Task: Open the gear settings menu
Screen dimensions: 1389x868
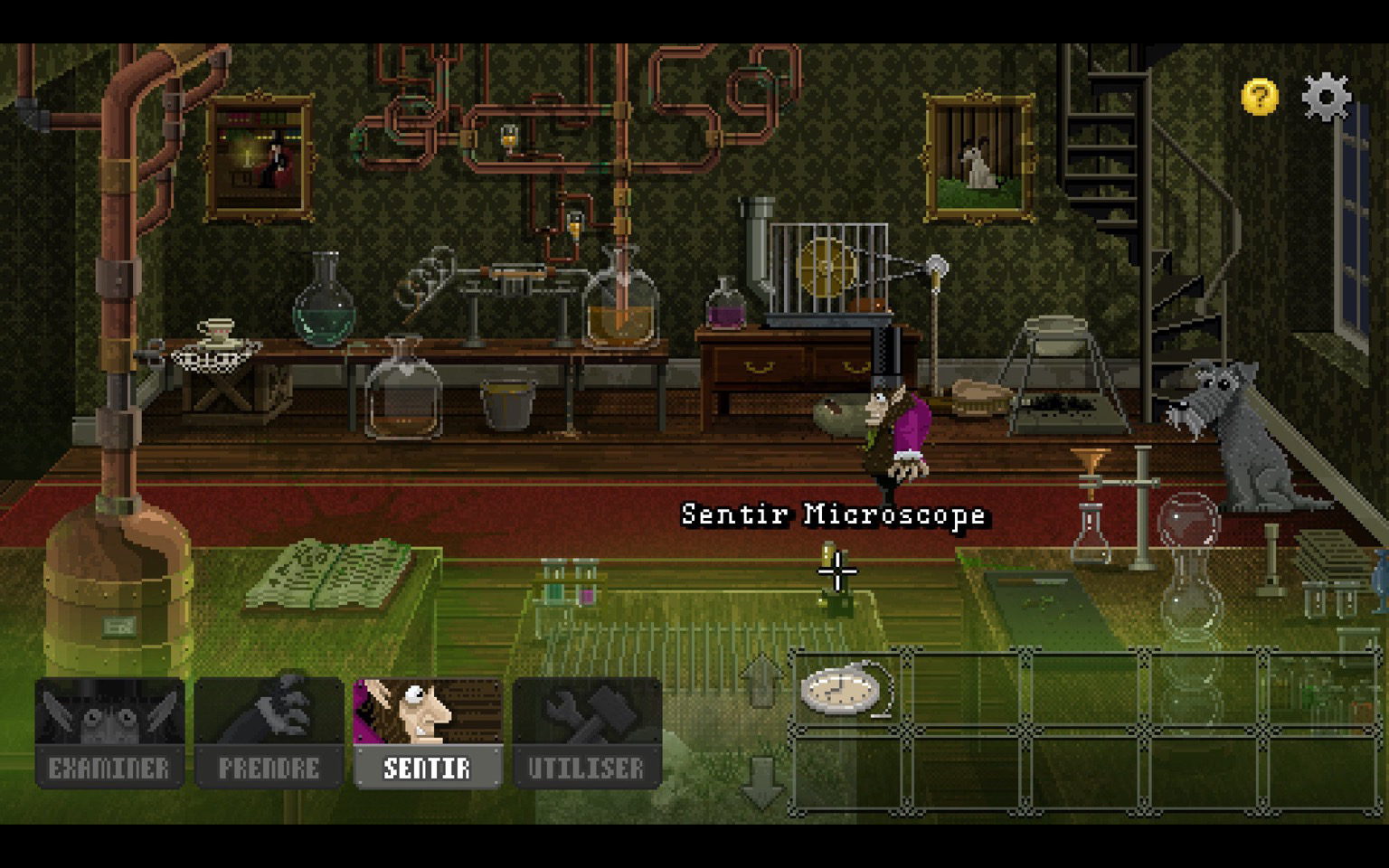Action: pyautogui.click(x=1326, y=96)
